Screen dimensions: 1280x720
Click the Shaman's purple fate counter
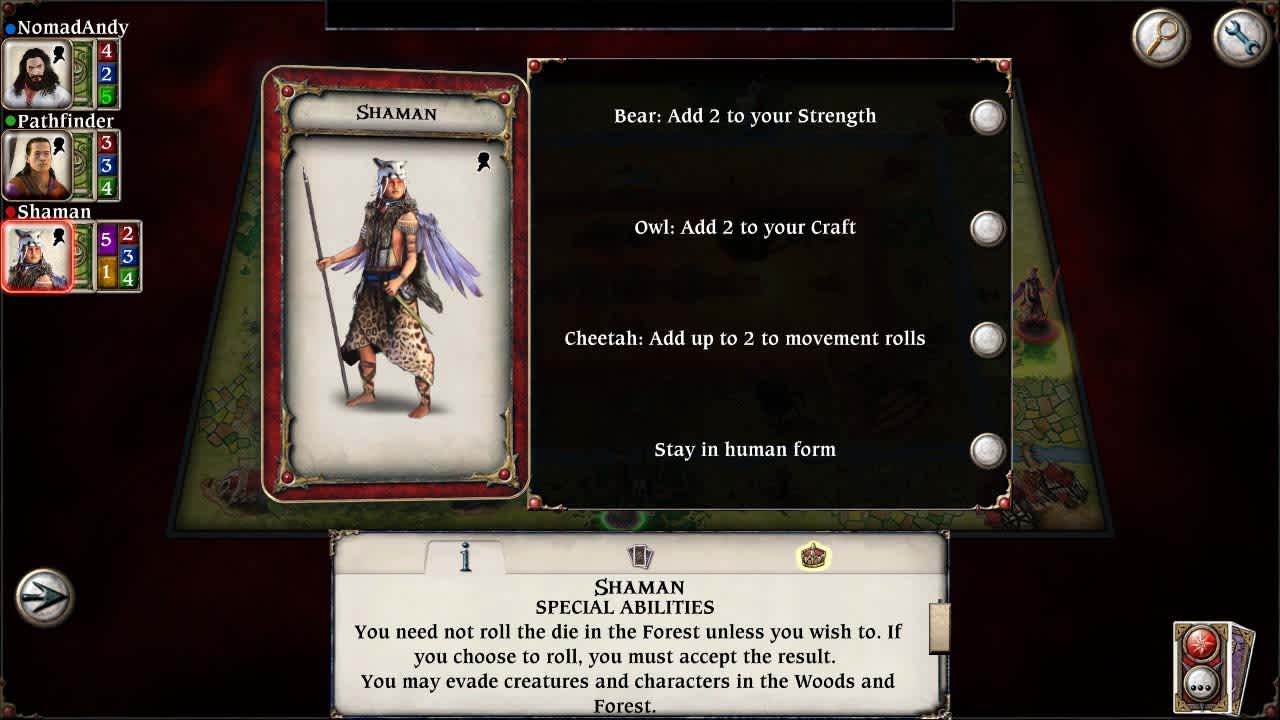(x=108, y=242)
